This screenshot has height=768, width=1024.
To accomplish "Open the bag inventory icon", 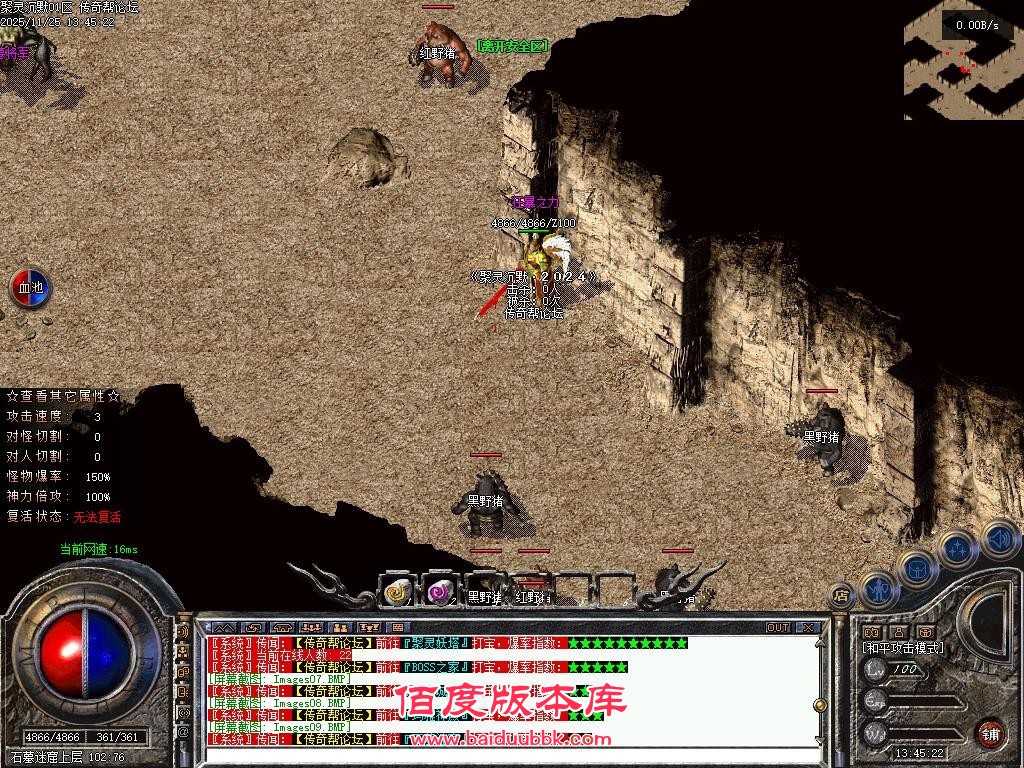I will coord(916,567).
